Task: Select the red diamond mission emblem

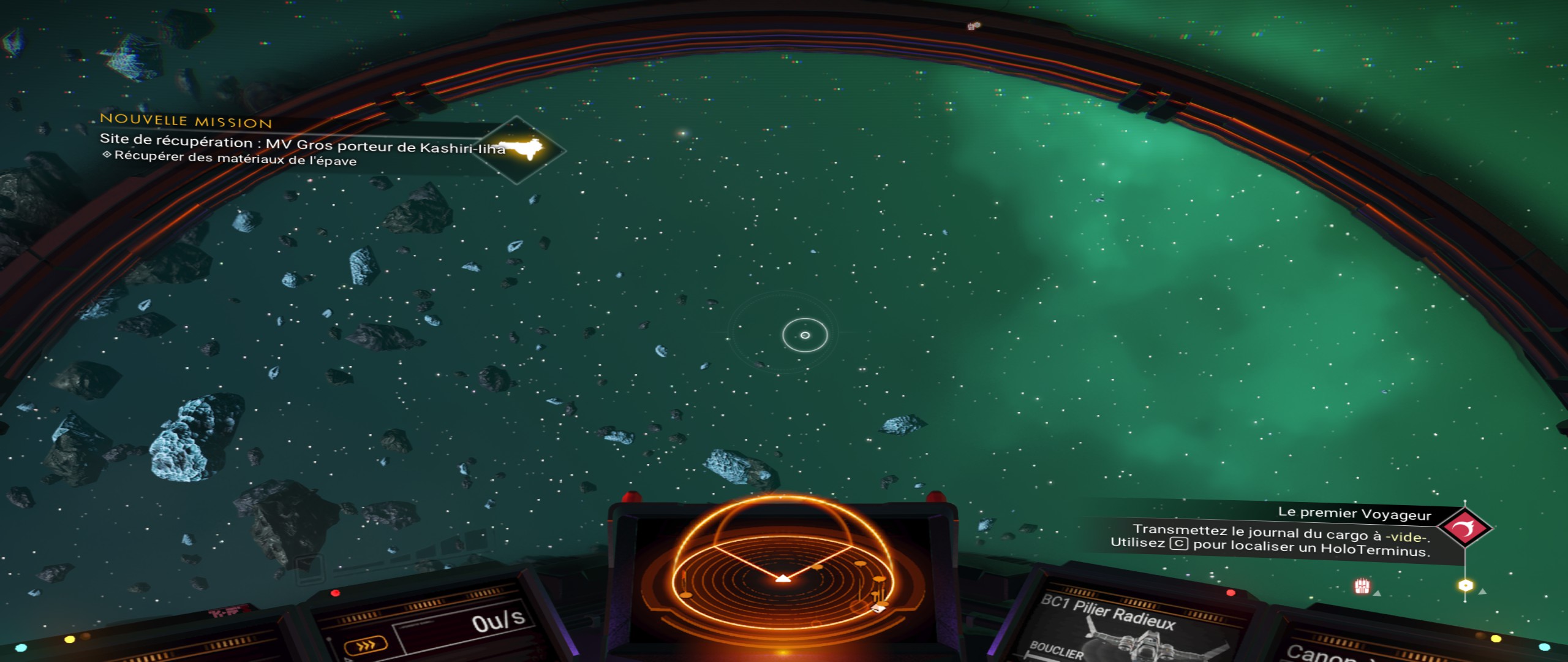Action: pyautogui.click(x=1464, y=528)
